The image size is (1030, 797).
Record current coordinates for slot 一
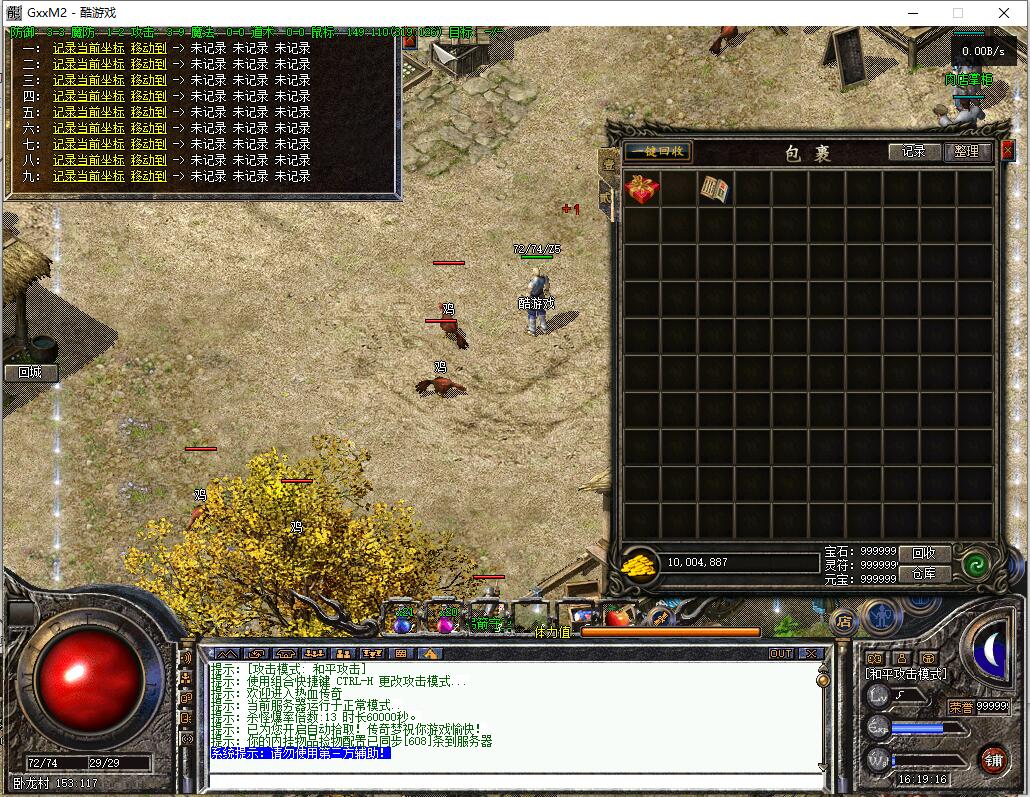click(x=88, y=48)
